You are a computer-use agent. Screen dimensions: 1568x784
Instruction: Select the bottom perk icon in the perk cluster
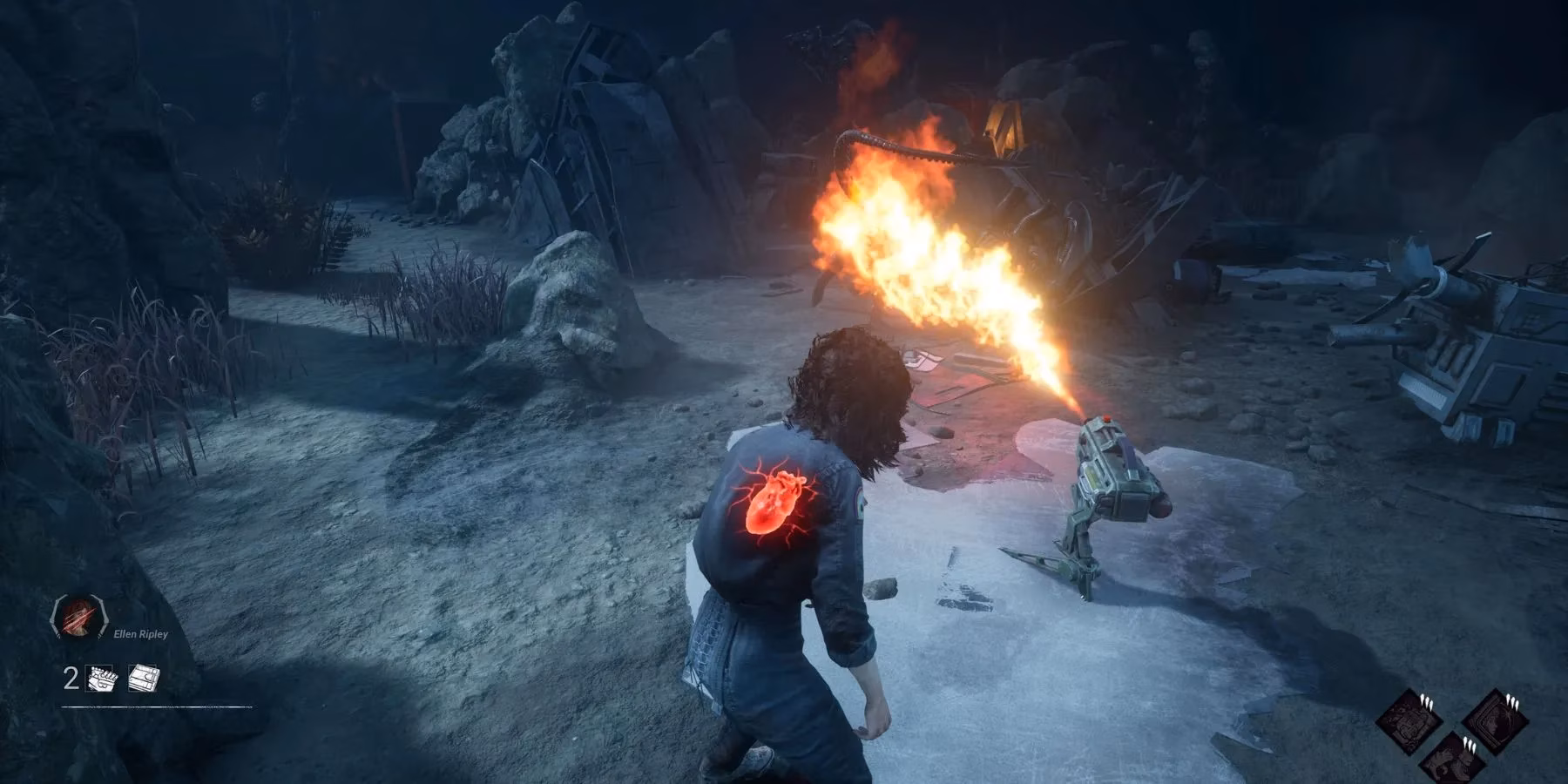1453,765
